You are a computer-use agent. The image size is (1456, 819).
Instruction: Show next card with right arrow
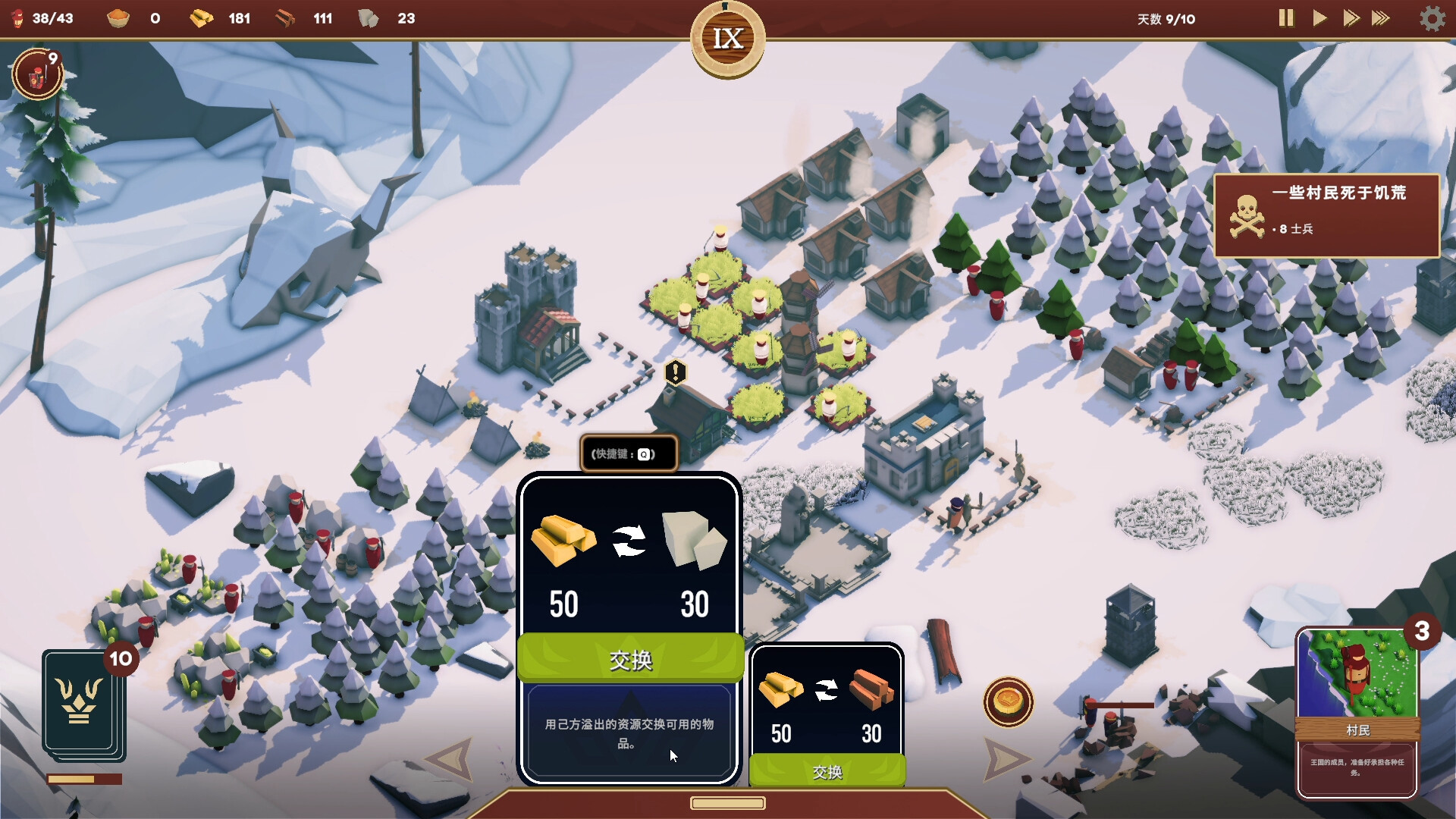click(1006, 758)
